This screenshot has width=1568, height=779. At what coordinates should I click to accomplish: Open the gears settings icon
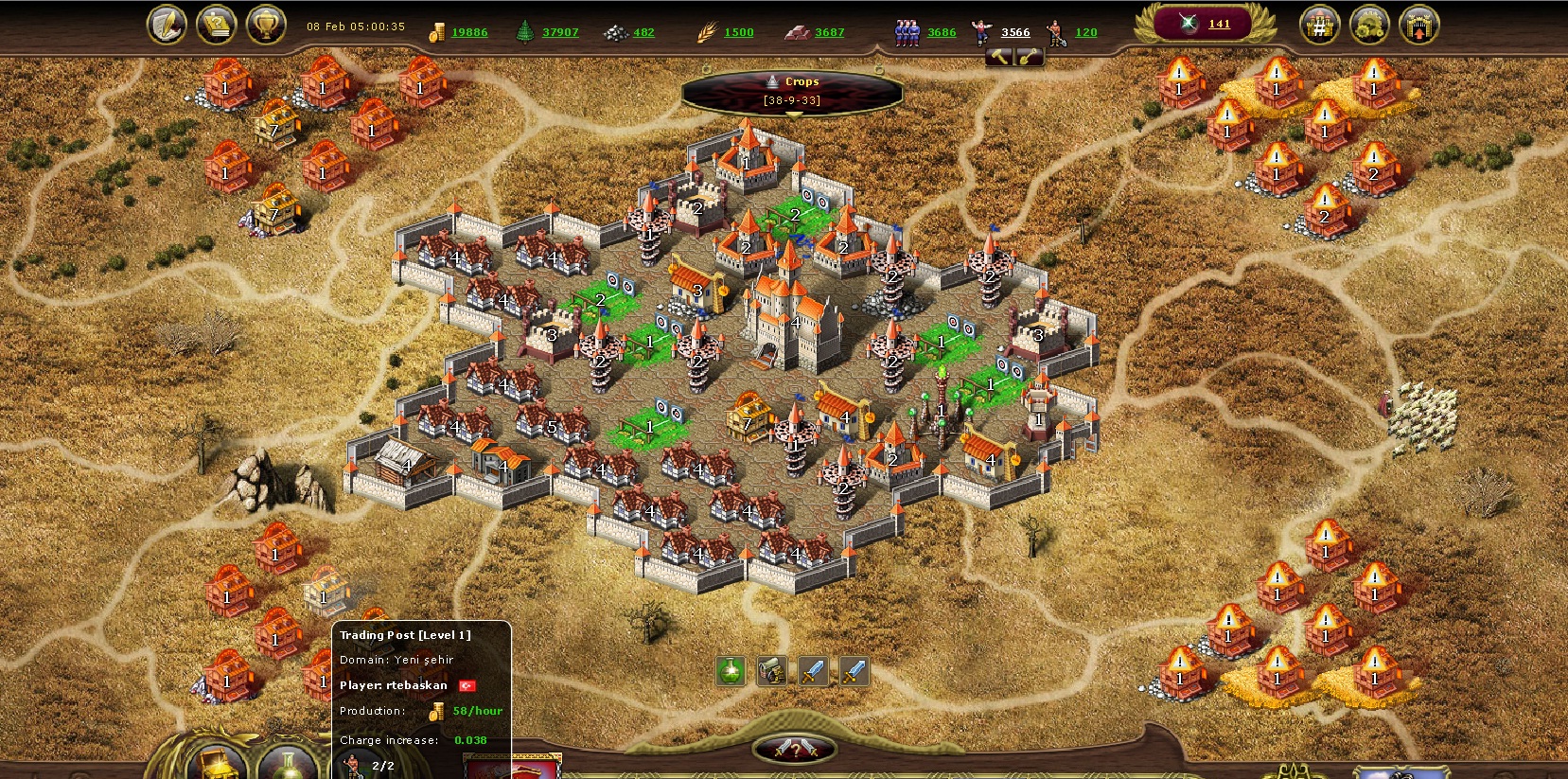click(1368, 26)
